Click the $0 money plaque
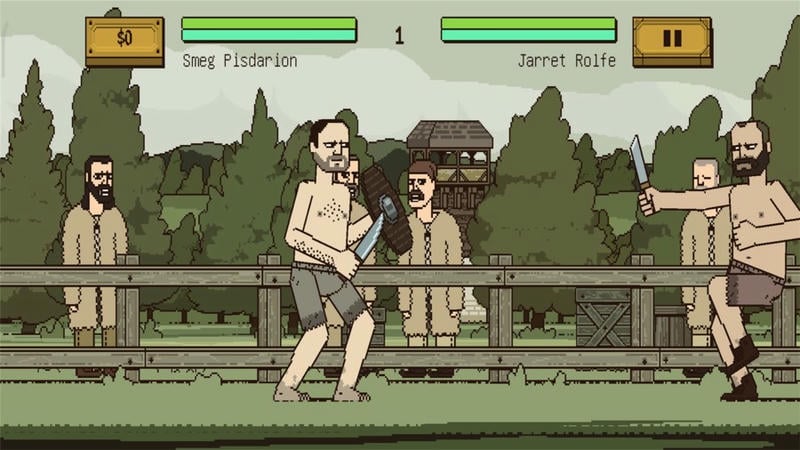 pyautogui.click(x=124, y=39)
